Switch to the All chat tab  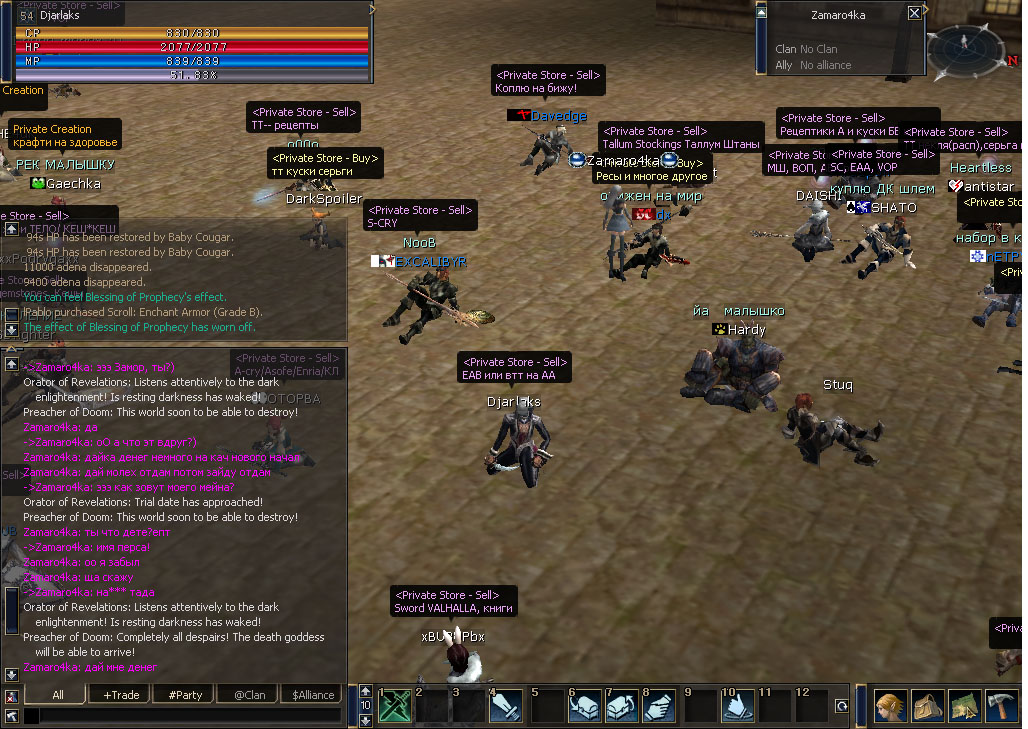click(x=58, y=694)
